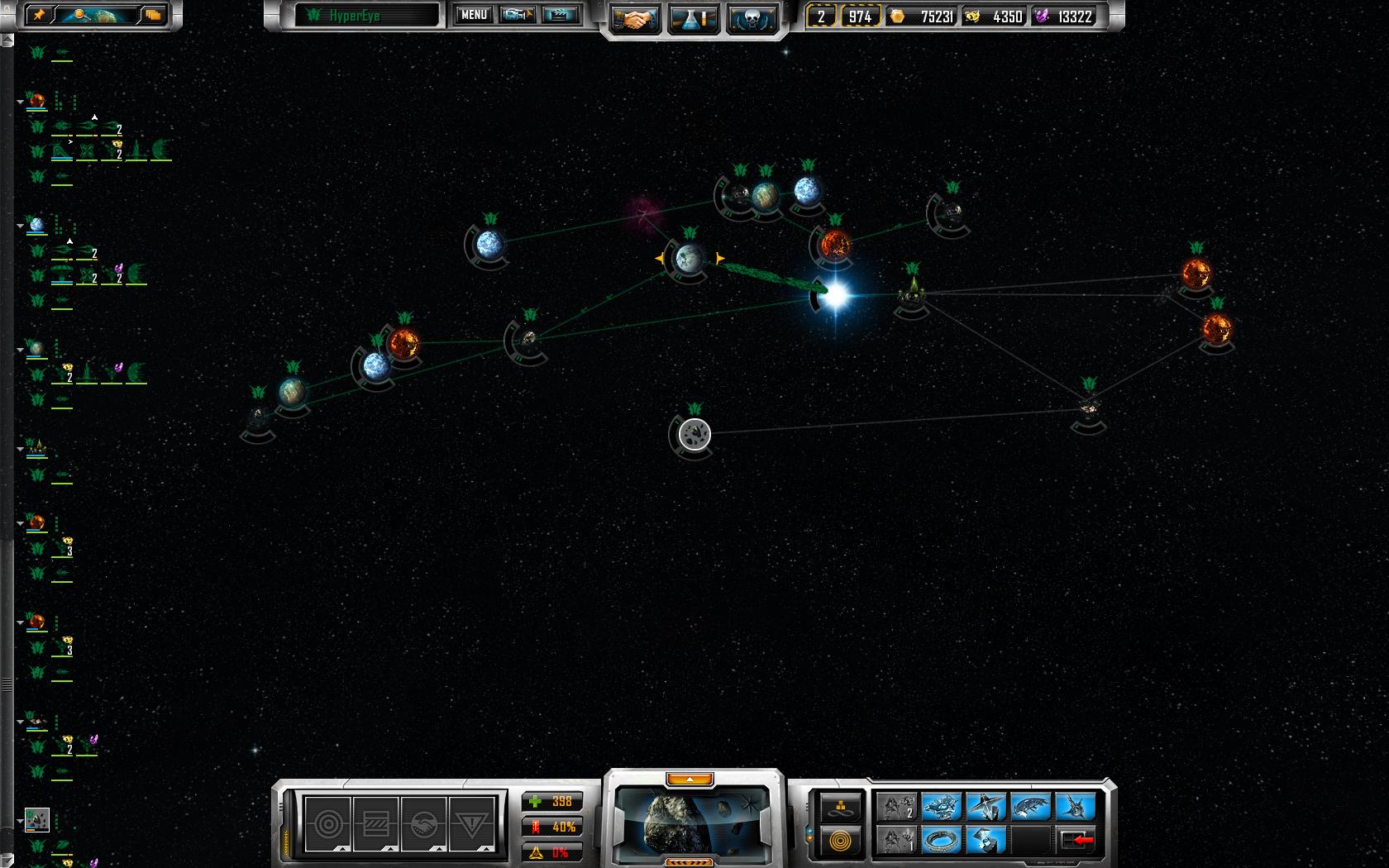Collapse the first red planet tree entry
Image resolution: width=1389 pixels, height=868 pixels.
[20, 102]
